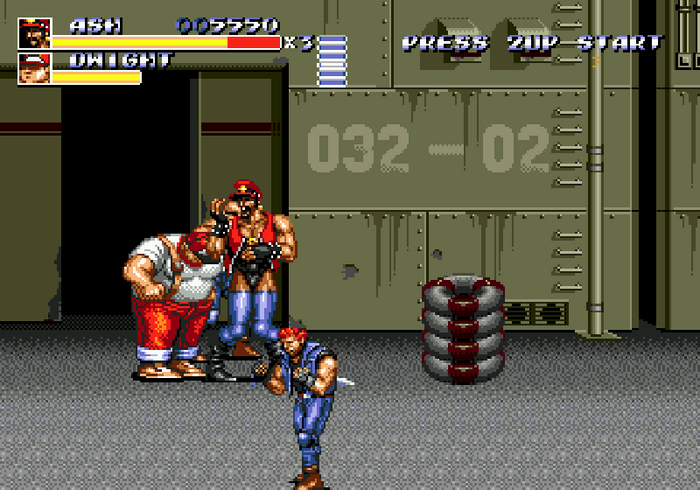Click Ash's player portrait icon

coord(34,33)
